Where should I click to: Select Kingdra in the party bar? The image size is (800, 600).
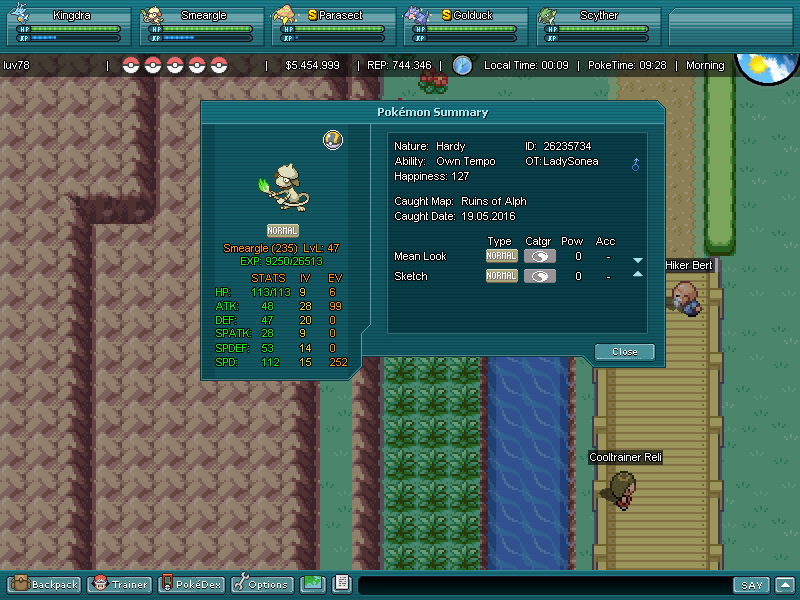click(x=66, y=27)
